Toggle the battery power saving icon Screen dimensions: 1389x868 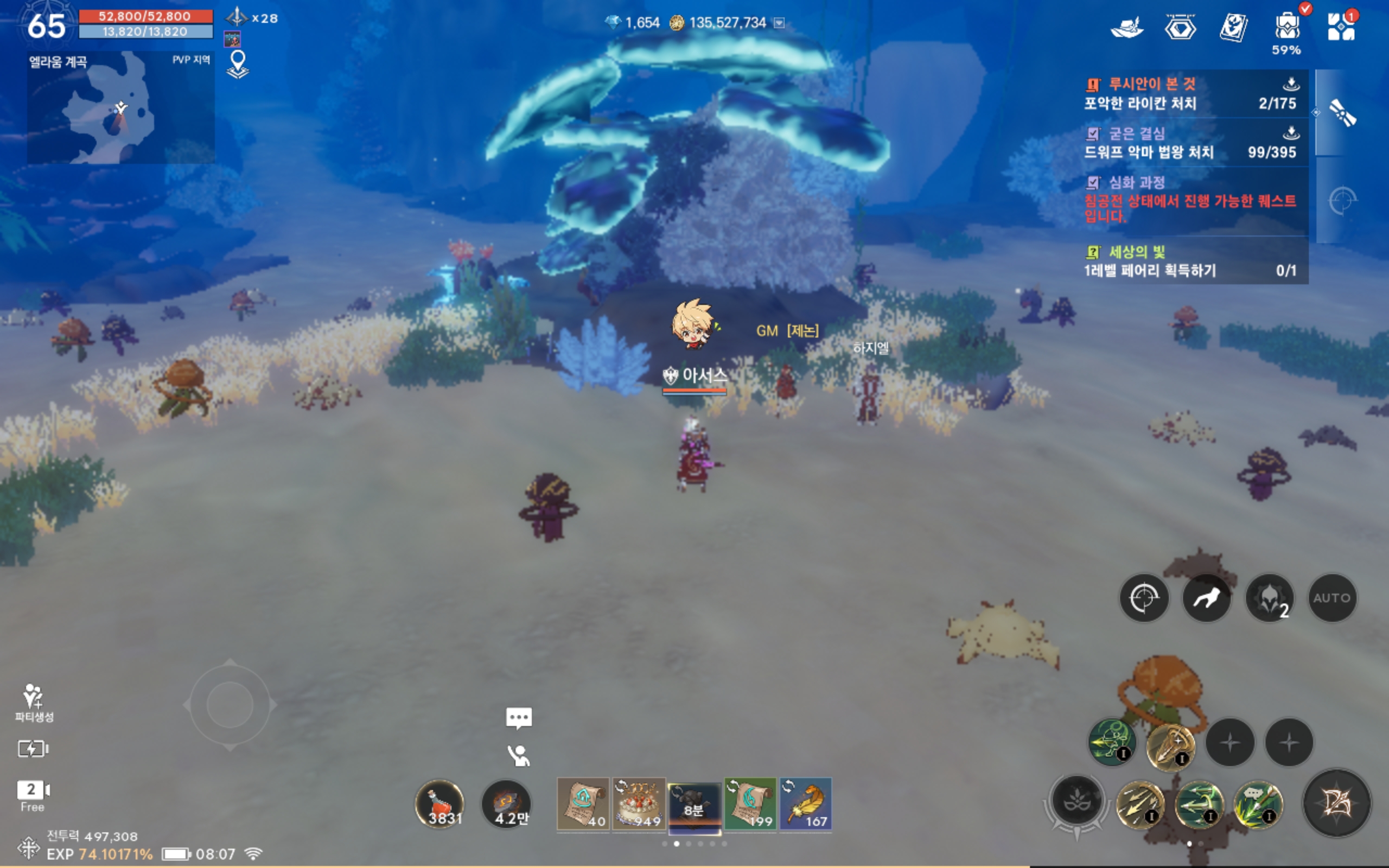tap(33, 749)
